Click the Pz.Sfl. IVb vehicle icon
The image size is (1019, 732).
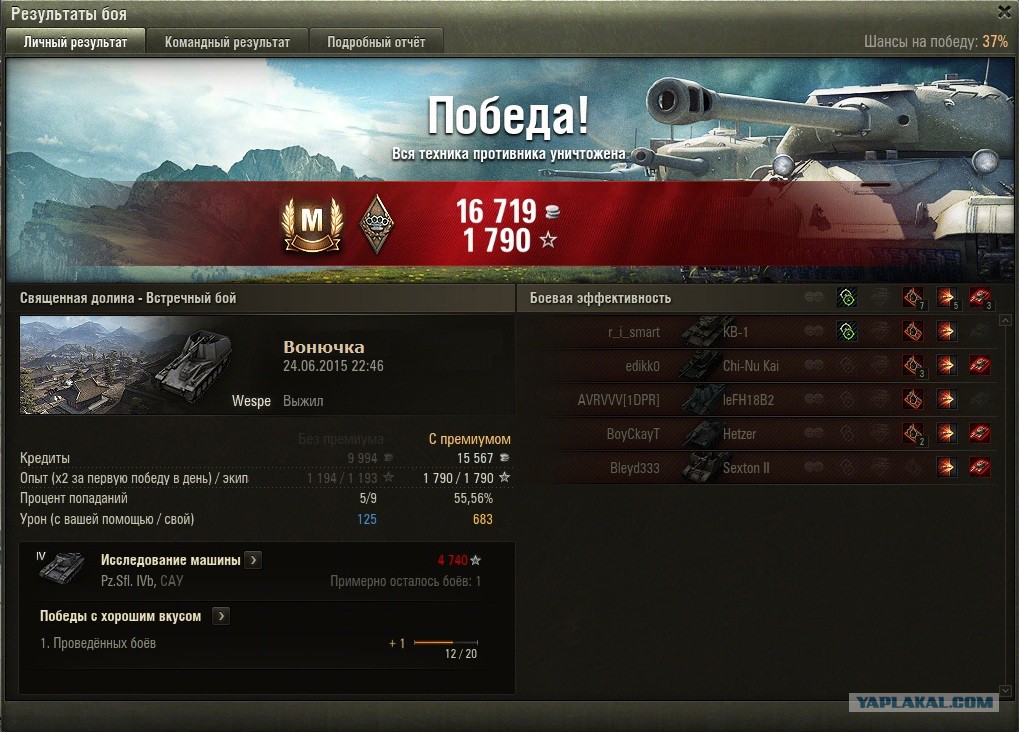point(61,567)
